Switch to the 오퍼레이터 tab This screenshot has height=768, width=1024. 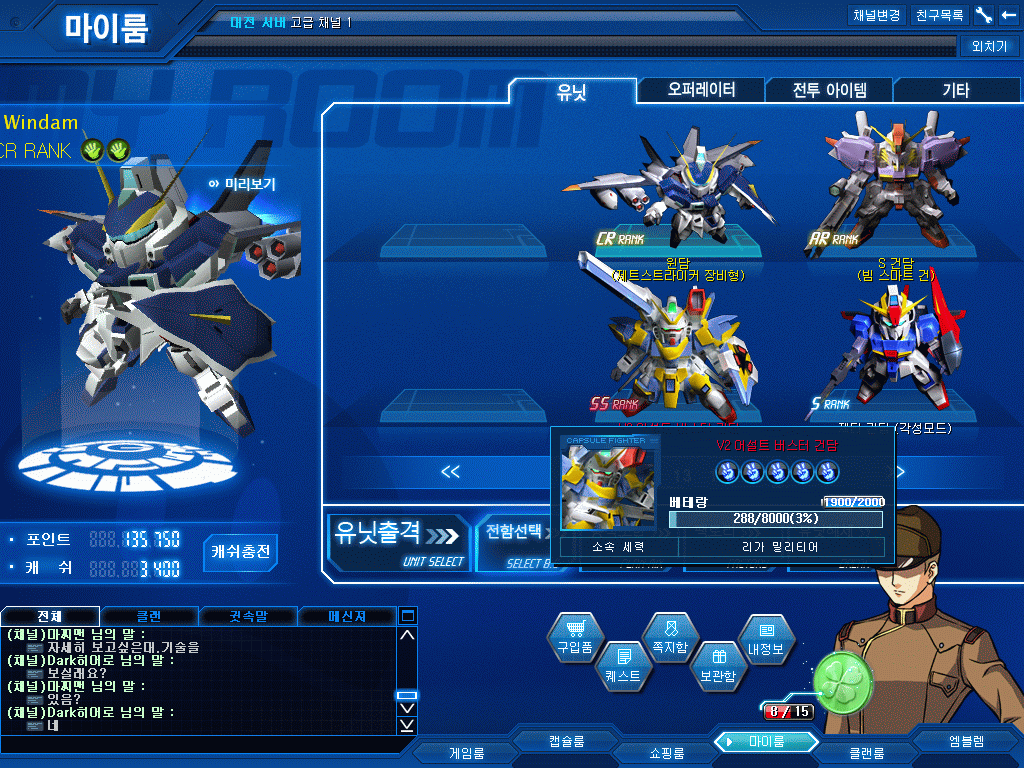[701, 90]
